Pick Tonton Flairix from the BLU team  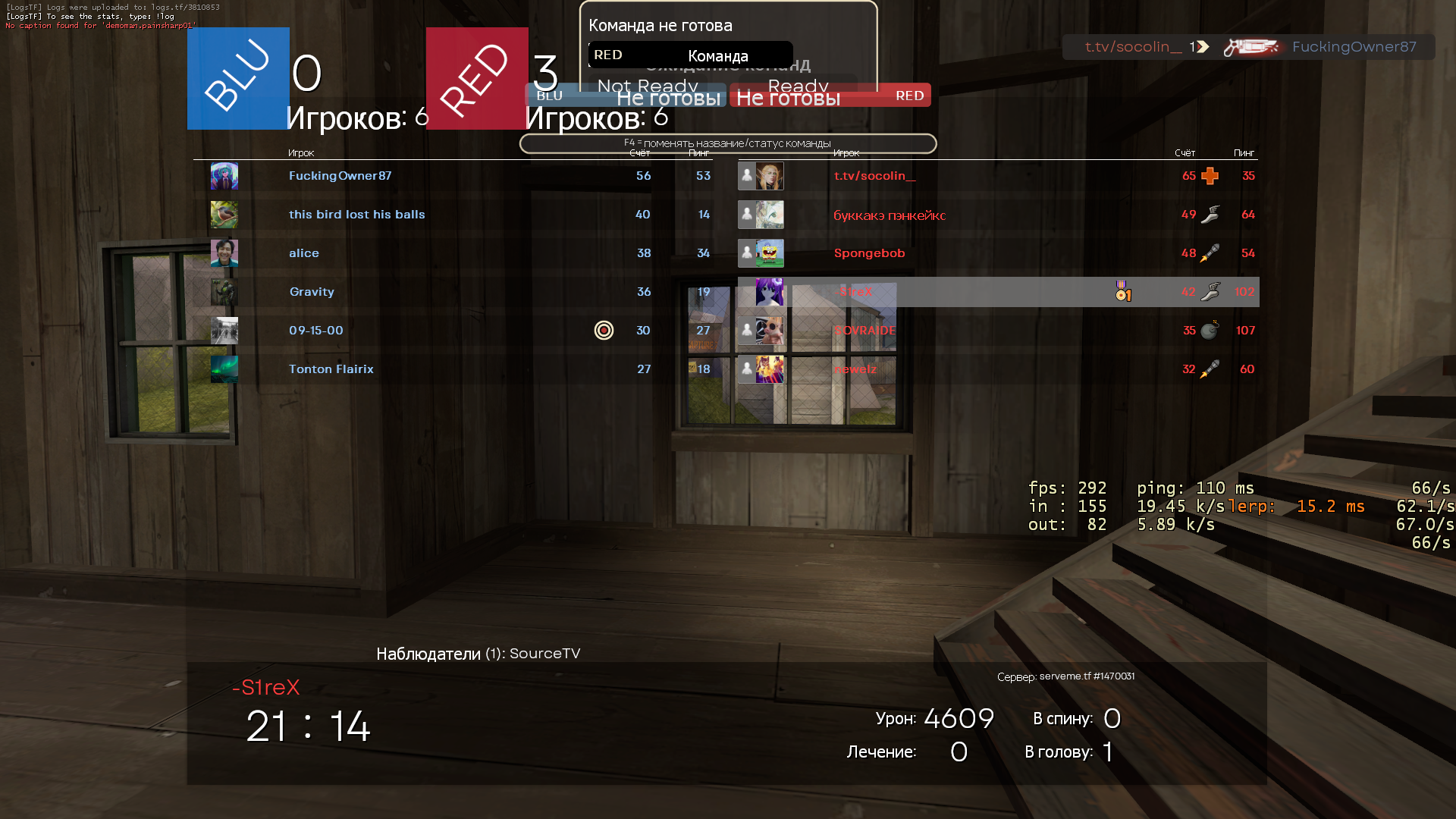(x=331, y=369)
